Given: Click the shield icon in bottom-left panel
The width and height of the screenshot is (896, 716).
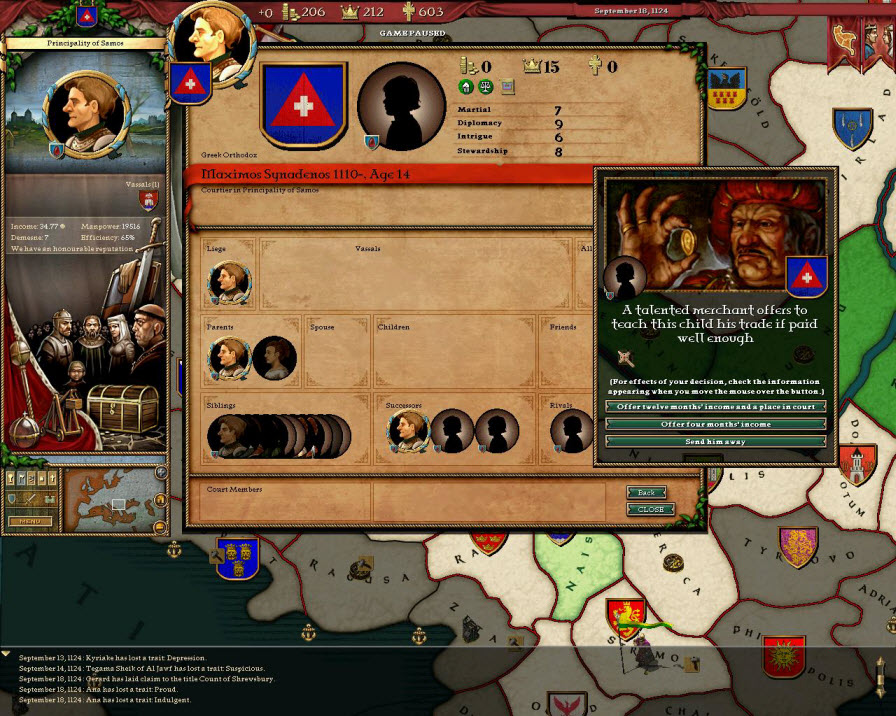Looking at the screenshot, I should (13, 499).
